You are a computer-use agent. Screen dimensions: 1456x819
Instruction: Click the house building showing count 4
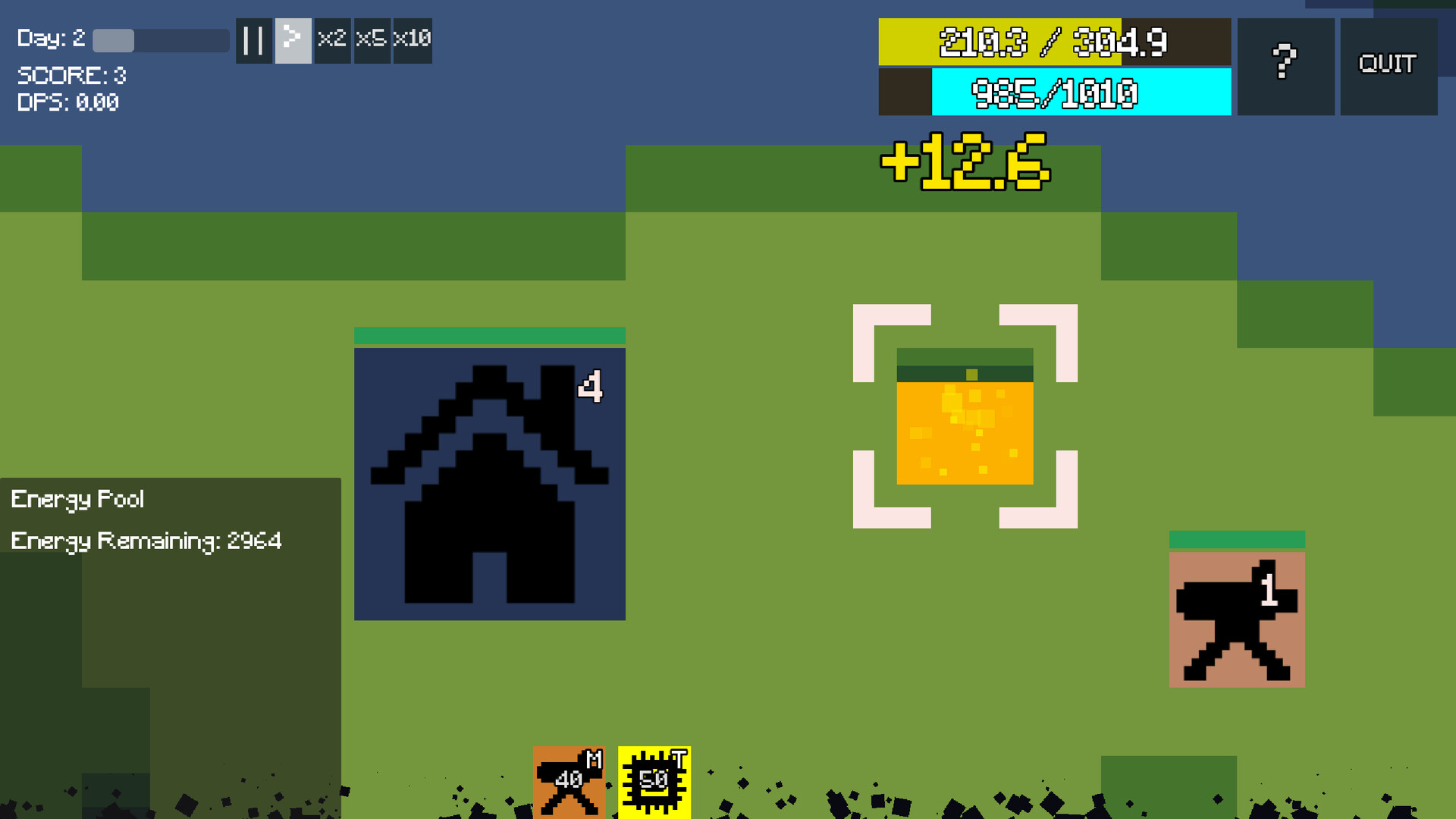[490, 485]
